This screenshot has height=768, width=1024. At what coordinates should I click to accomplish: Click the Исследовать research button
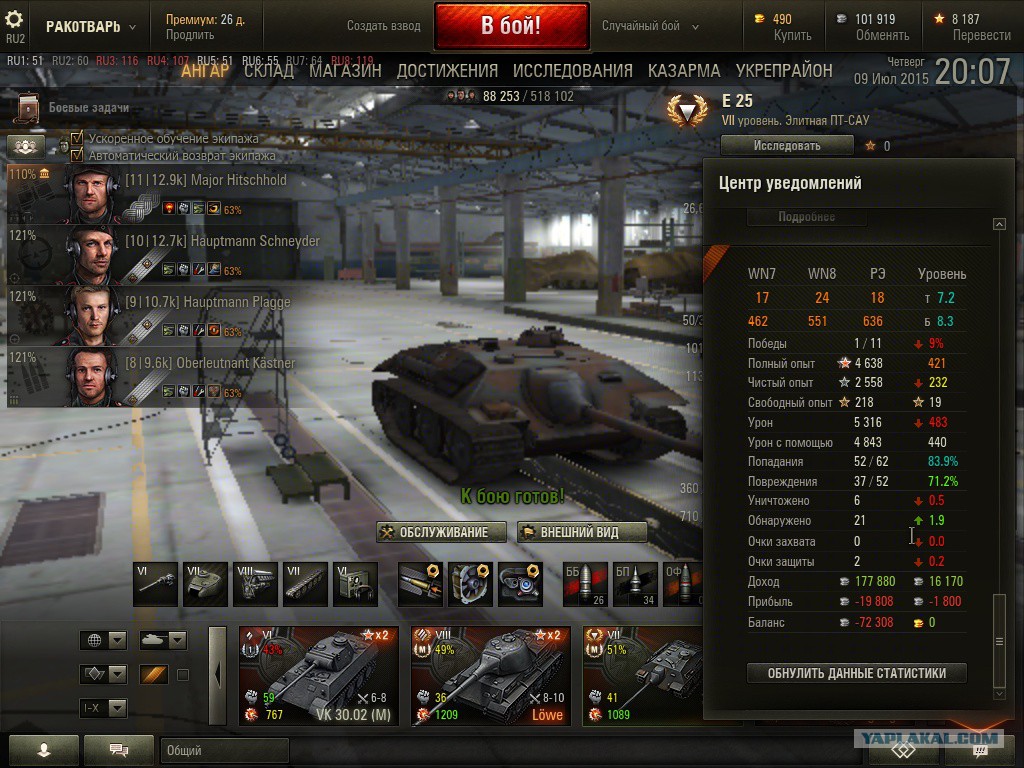(x=787, y=146)
